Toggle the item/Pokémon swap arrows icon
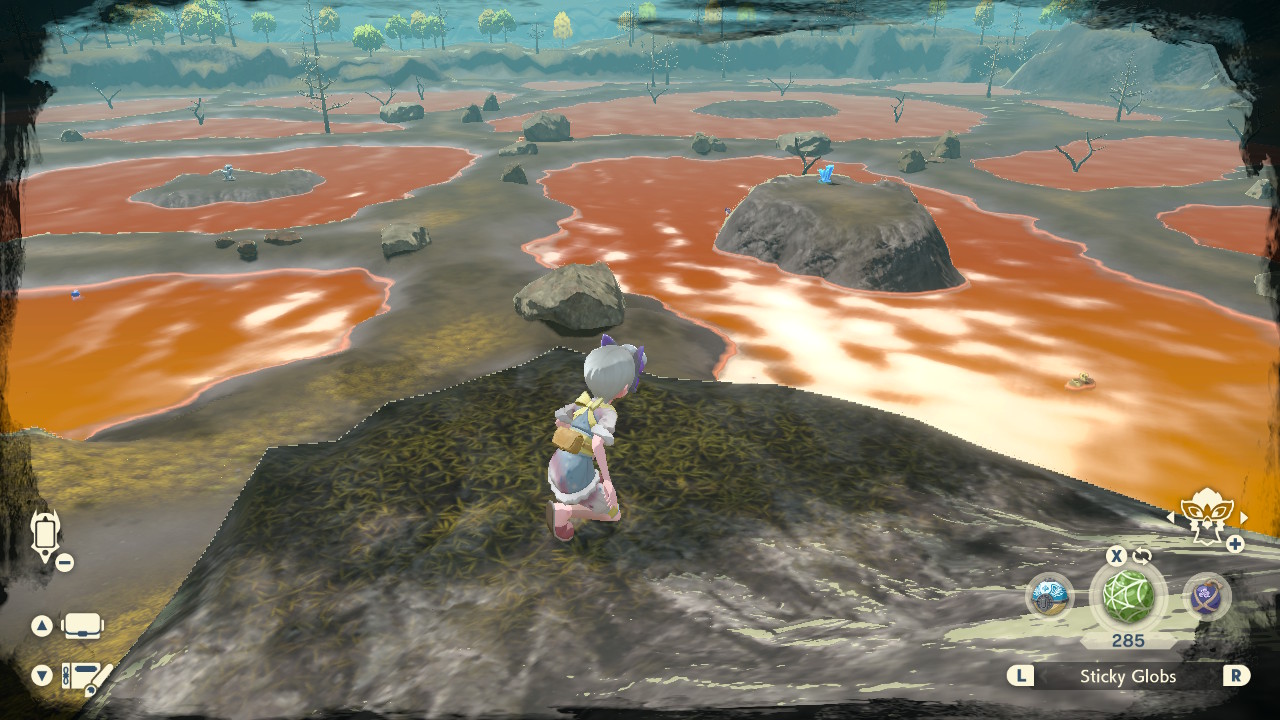Image resolution: width=1280 pixels, height=720 pixels. pyautogui.click(x=1141, y=556)
